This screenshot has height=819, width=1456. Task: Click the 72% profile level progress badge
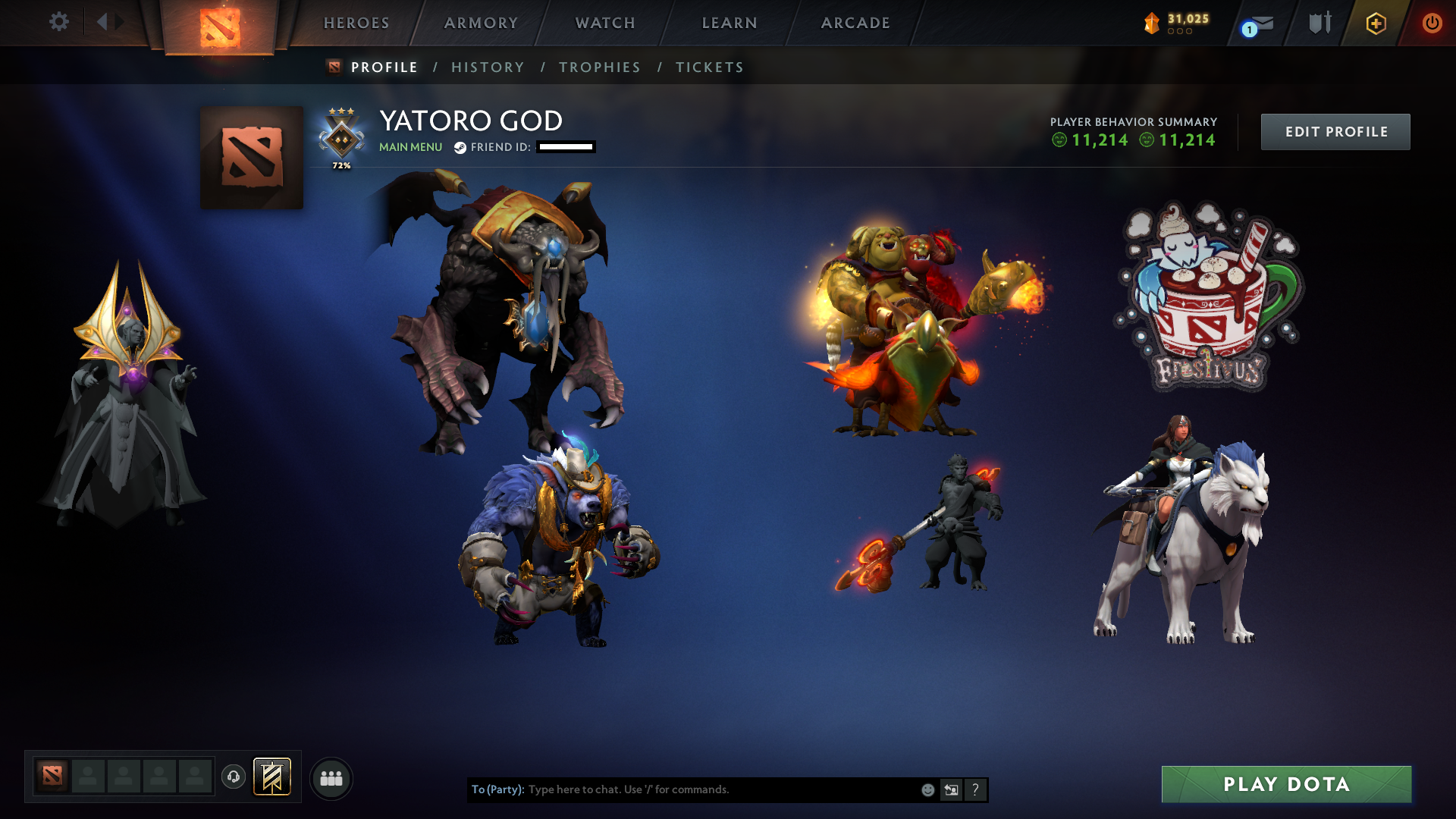pyautogui.click(x=340, y=140)
